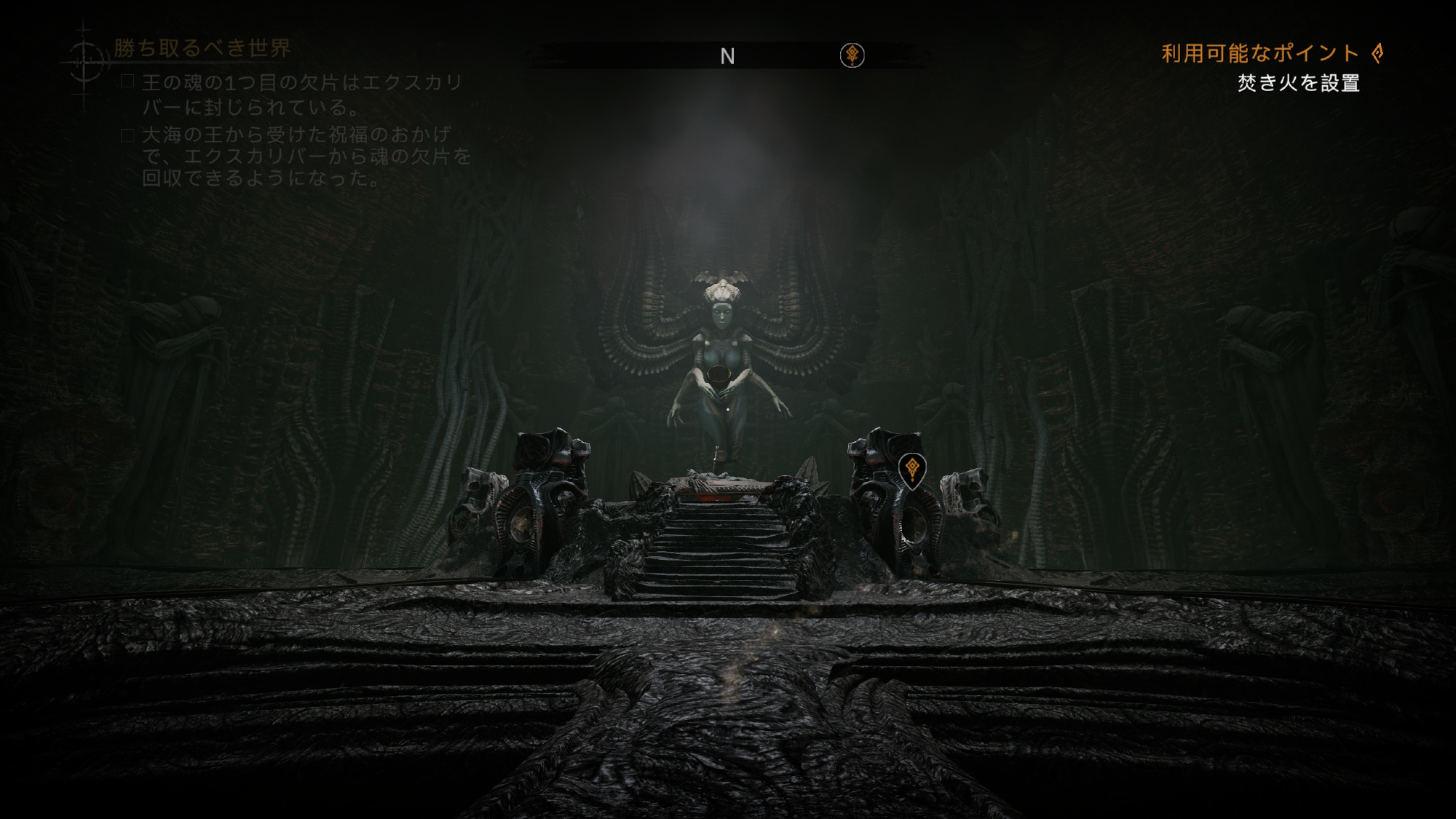
Task: Select the orange waypoint pin above the right statue
Action: [911, 470]
